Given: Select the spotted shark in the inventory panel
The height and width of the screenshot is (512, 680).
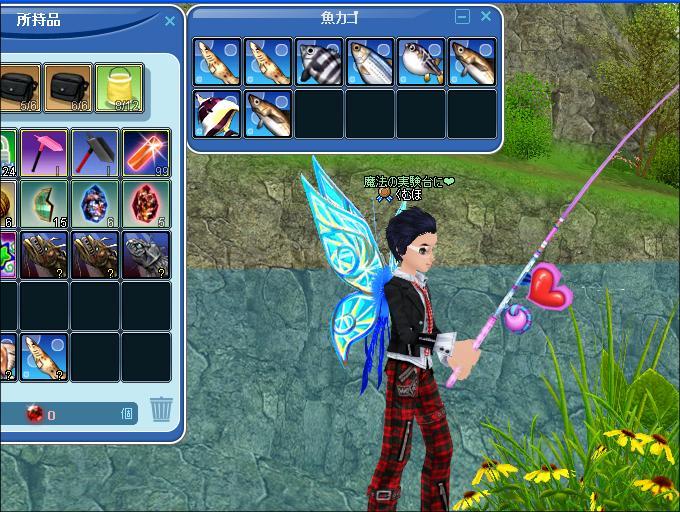Looking at the screenshot, I should click(44, 357).
